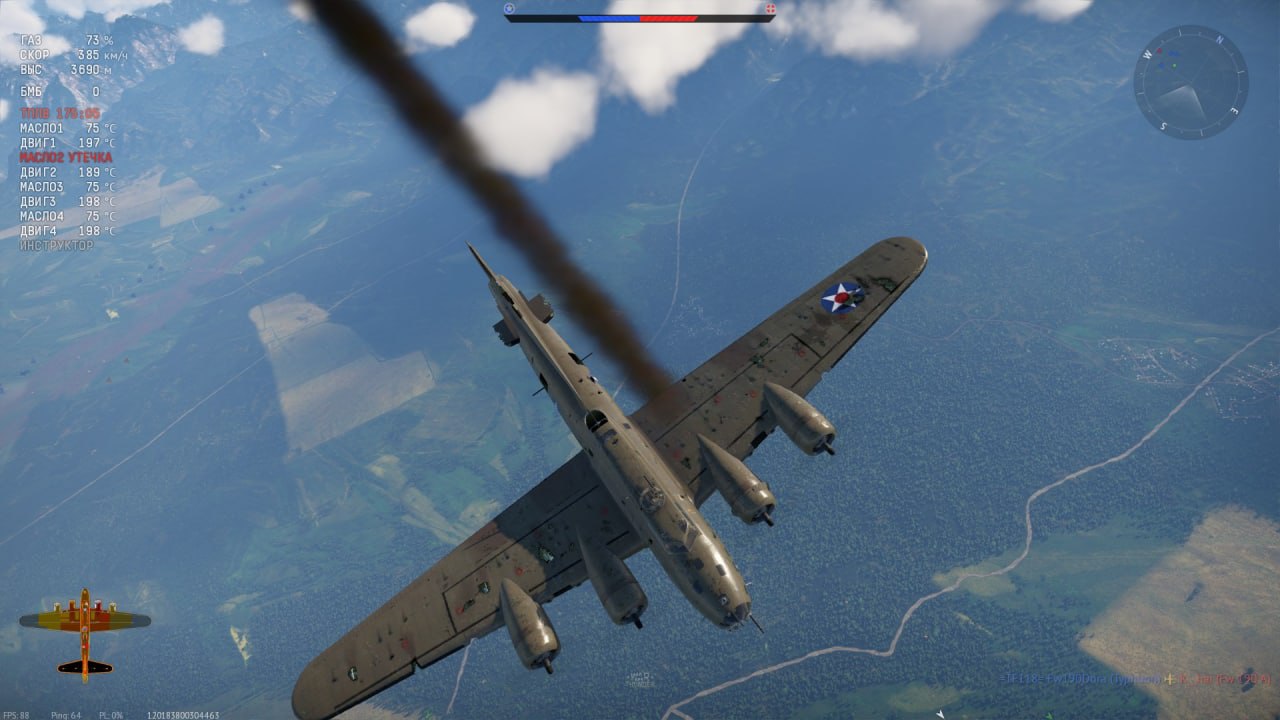Select the orange bomber damage indicator

coord(85,632)
